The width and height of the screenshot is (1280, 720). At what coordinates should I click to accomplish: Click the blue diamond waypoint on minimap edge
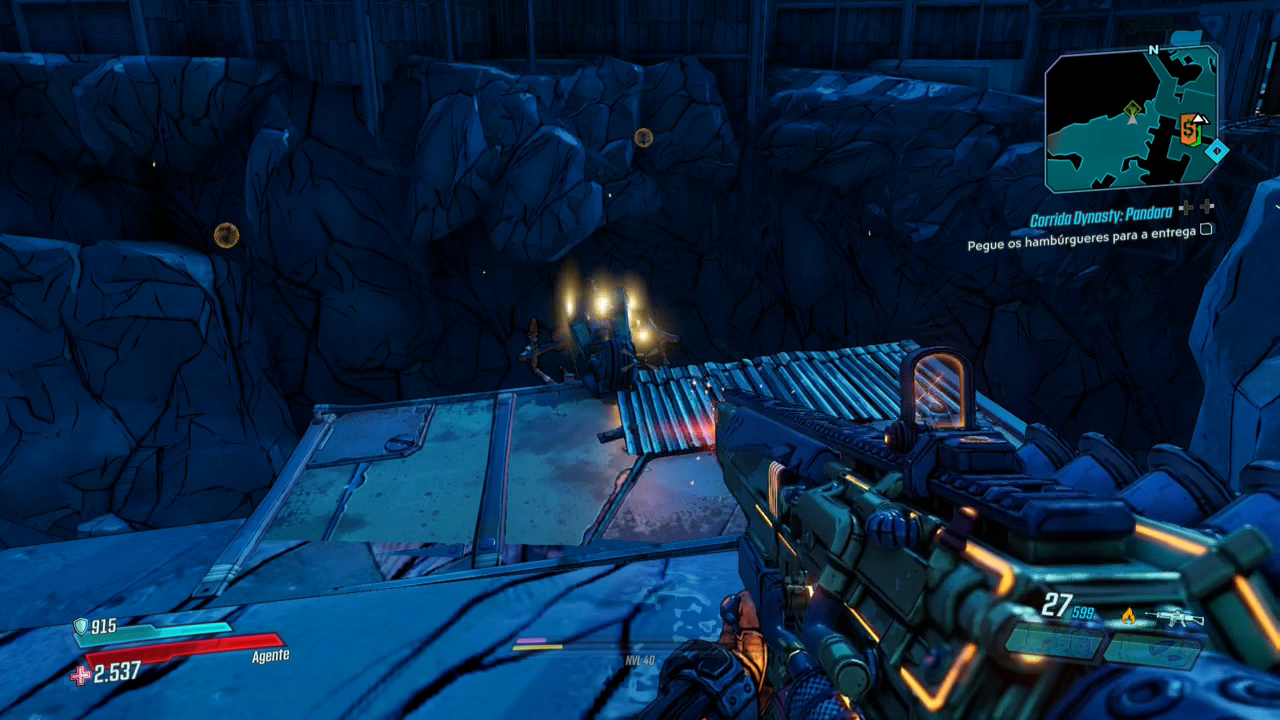click(x=1216, y=151)
